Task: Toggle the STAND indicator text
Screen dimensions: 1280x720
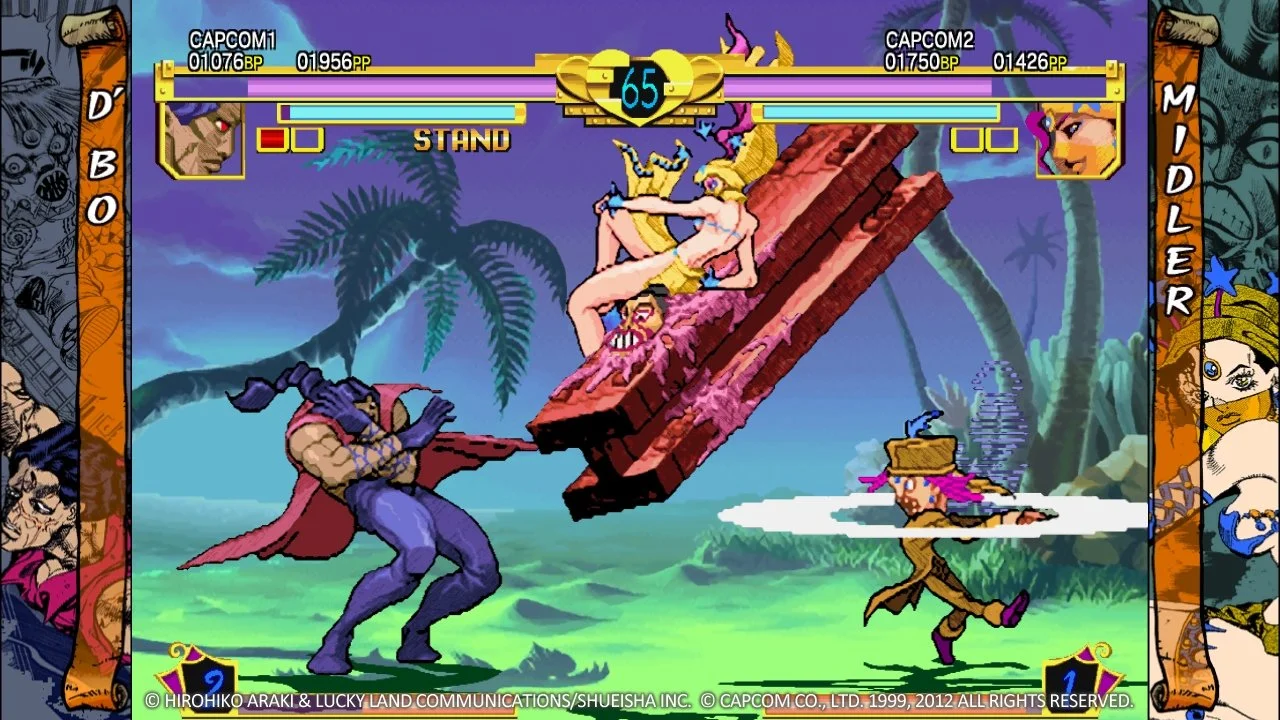Action: pyautogui.click(x=459, y=140)
